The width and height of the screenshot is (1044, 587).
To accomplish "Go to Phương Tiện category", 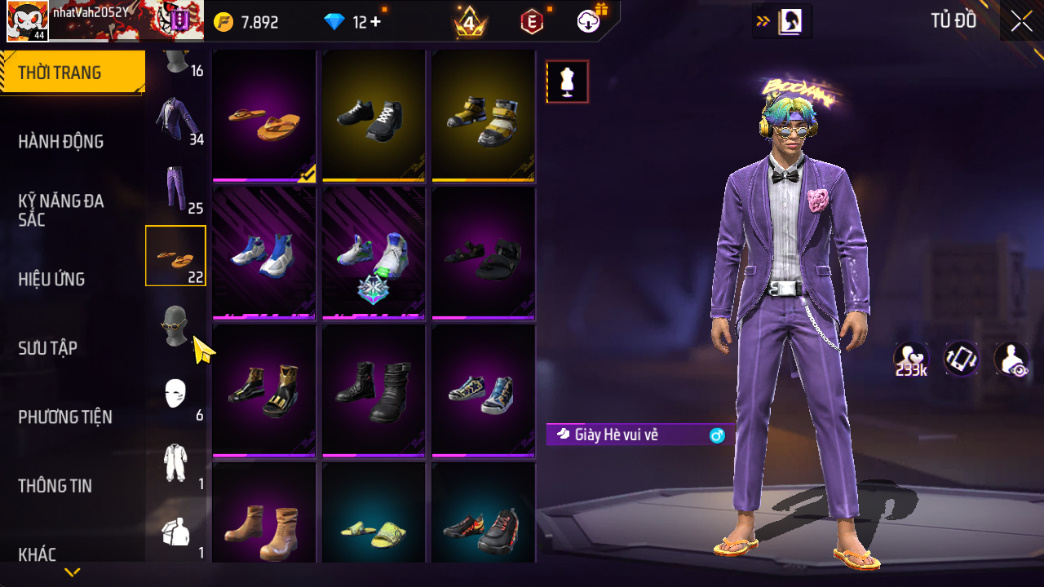I will click(65, 417).
